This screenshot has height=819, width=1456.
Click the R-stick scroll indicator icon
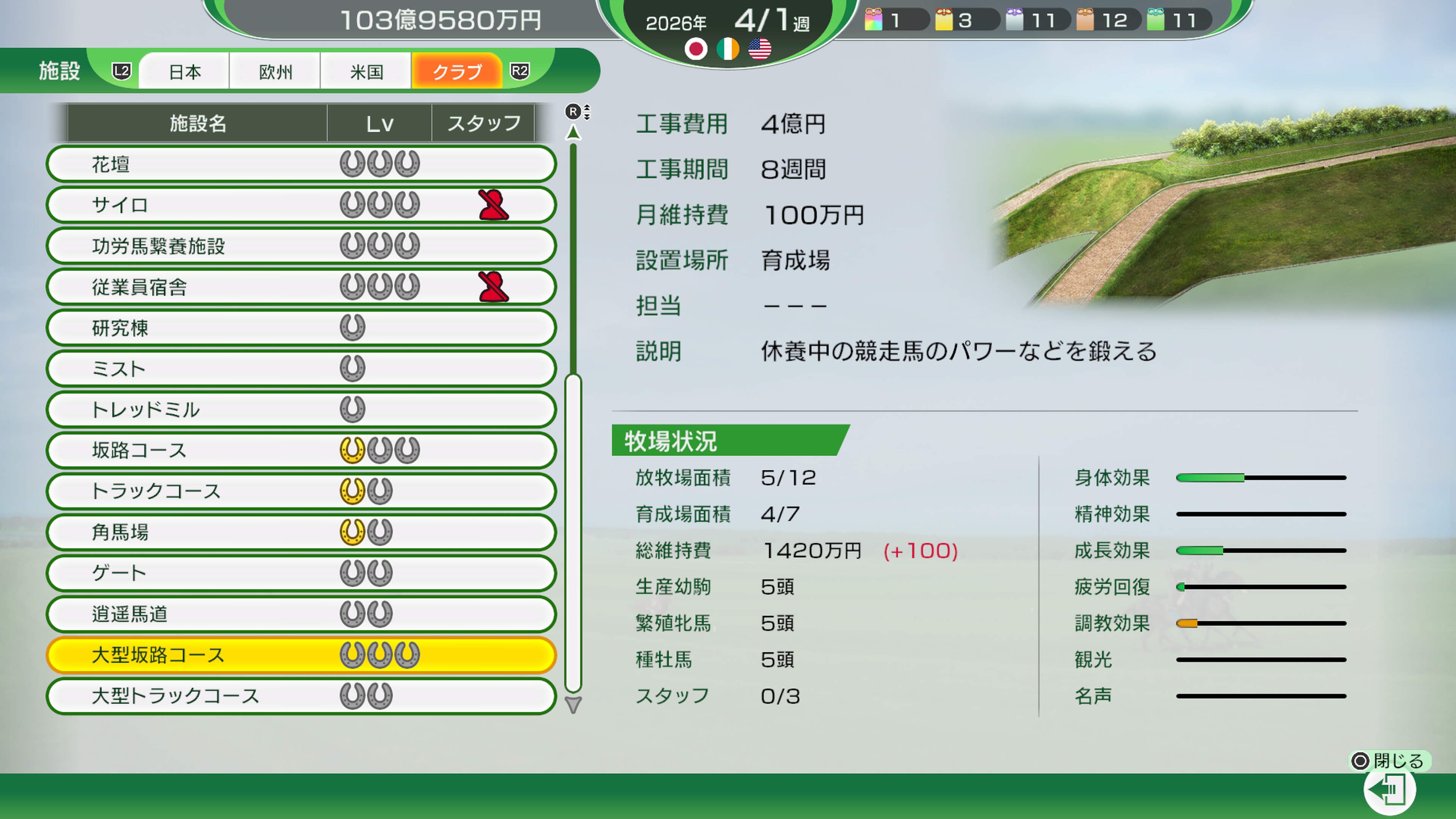[x=576, y=112]
